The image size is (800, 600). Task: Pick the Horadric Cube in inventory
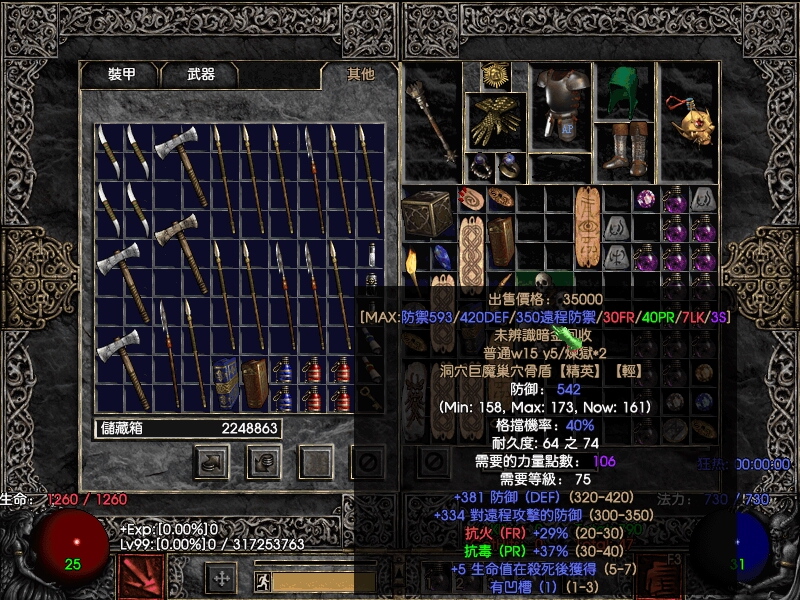(426, 211)
